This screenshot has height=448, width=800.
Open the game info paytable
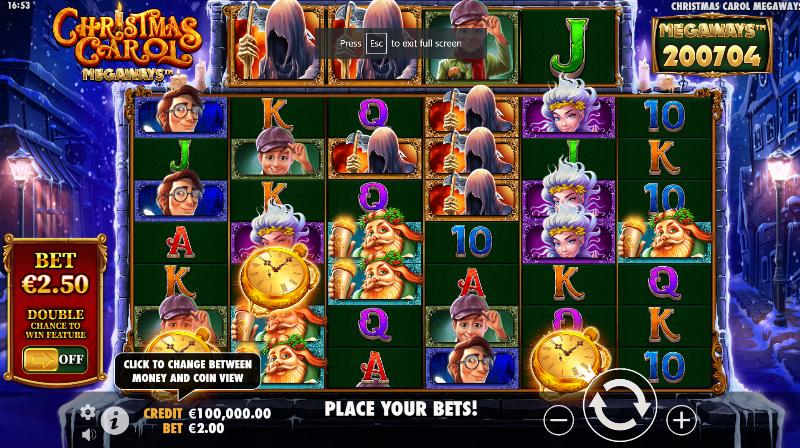[x=115, y=419]
